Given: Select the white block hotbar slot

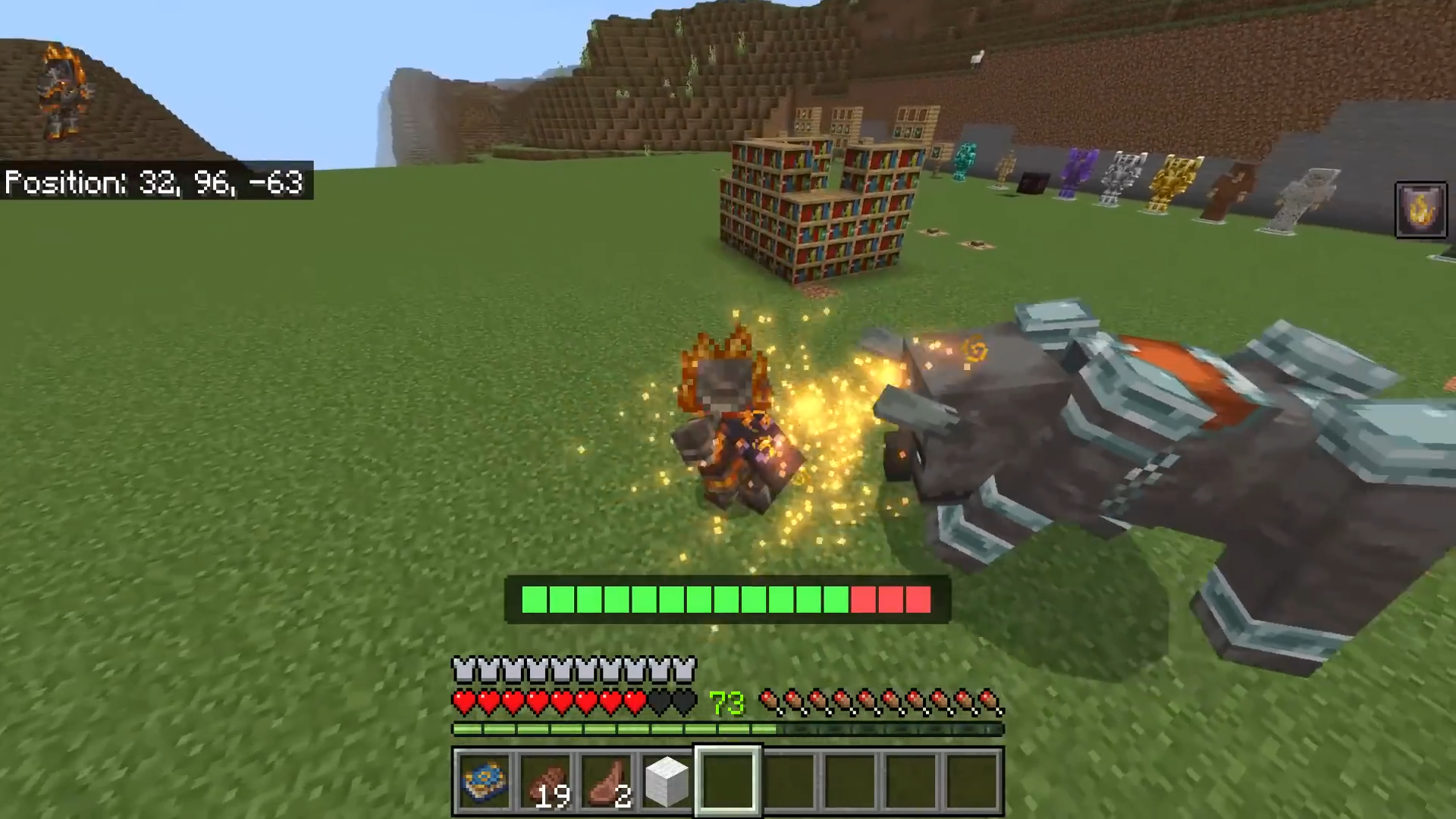Looking at the screenshot, I should (667, 781).
